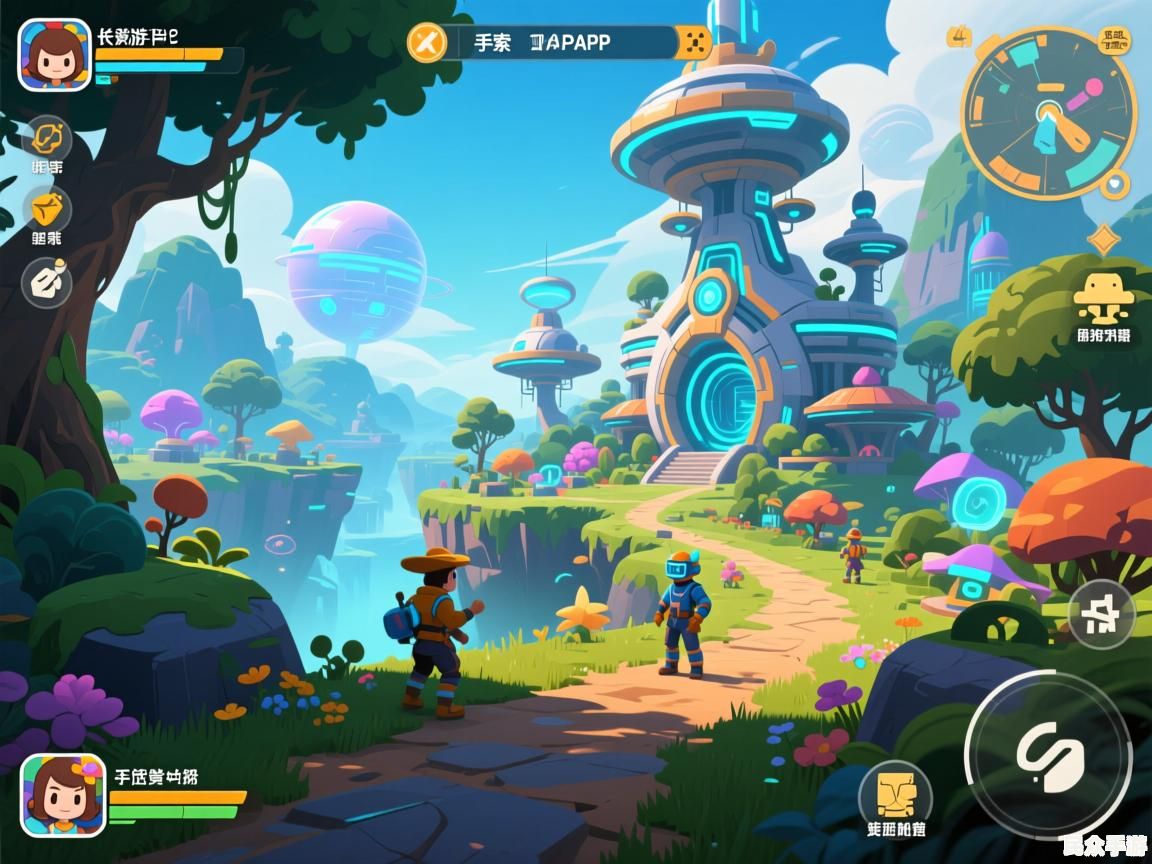Image resolution: width=1152 pixels, height=864 pixels.
Task: Open the circular minimap
Action: pyautogui.click(x=1049, y=113)
